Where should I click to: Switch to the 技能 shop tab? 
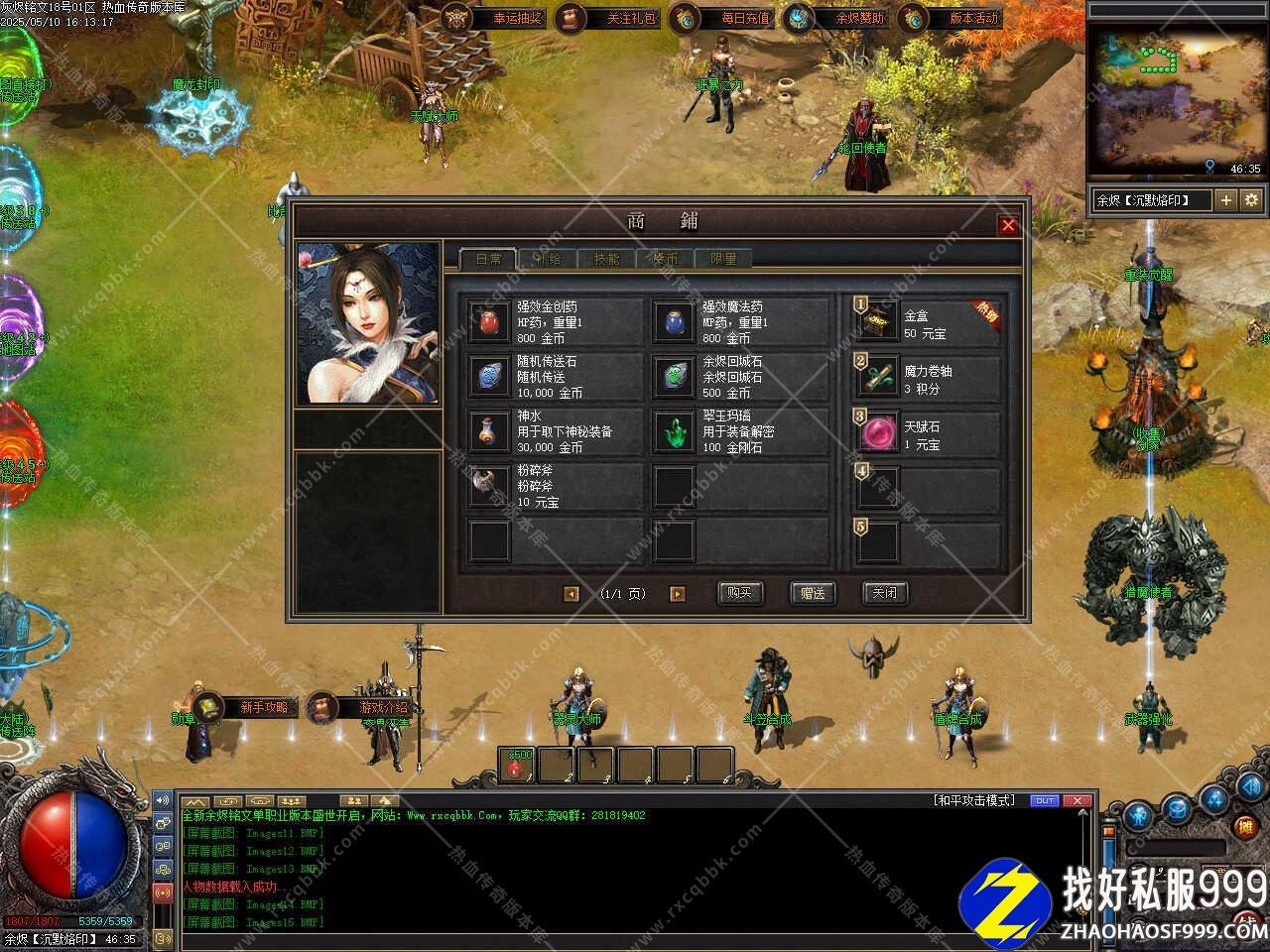click(x=606, y=259)
